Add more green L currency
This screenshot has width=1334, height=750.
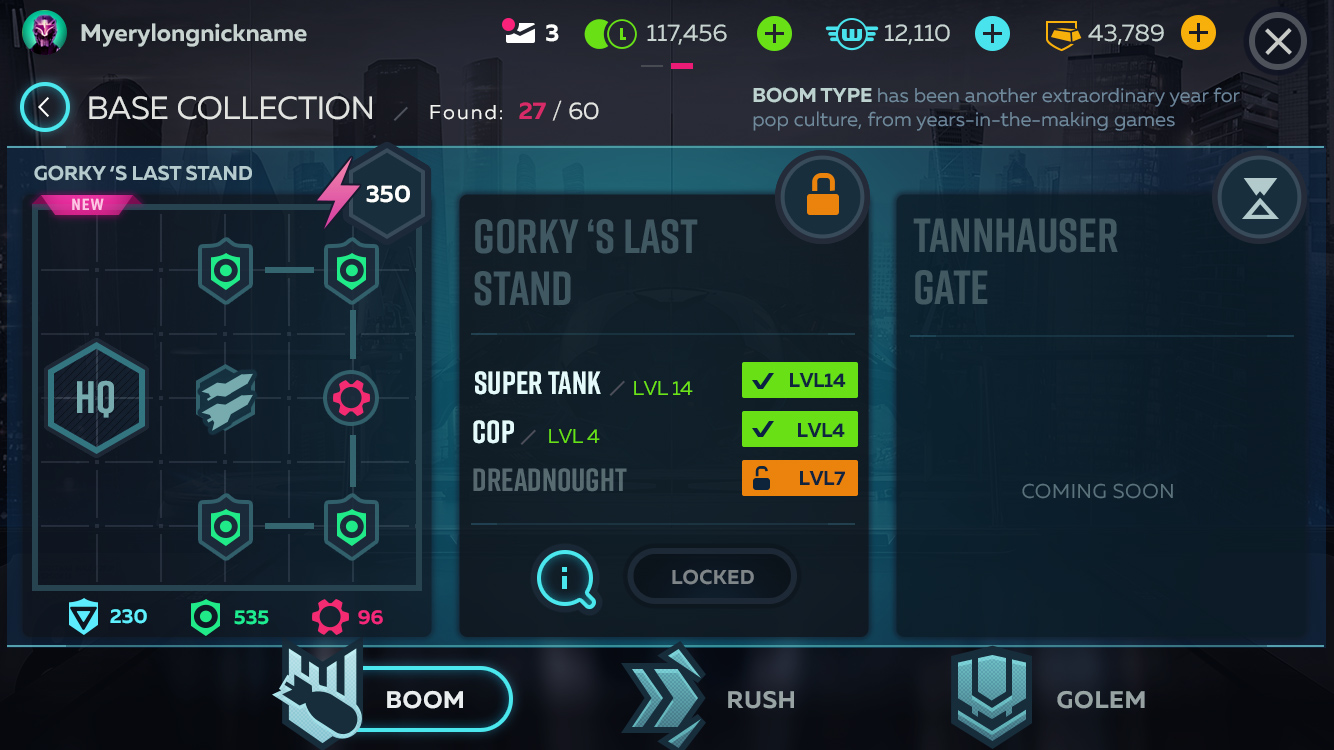pyautogui.click(x=774, y=34)
